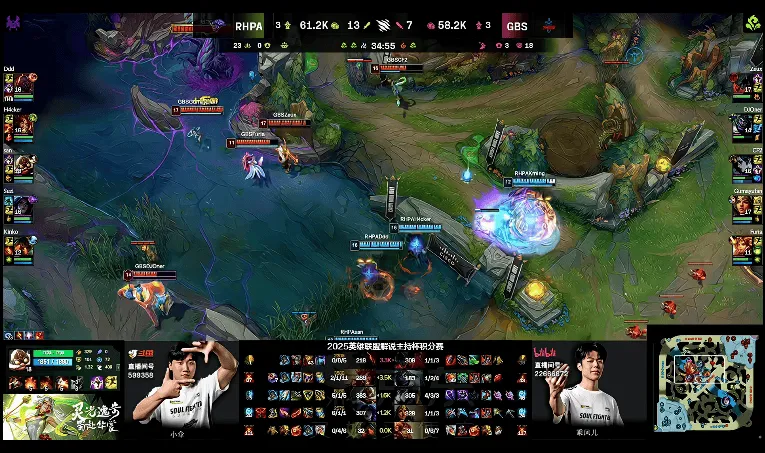
Task: Select player Hacker's champion portrait
Action: 20,124
